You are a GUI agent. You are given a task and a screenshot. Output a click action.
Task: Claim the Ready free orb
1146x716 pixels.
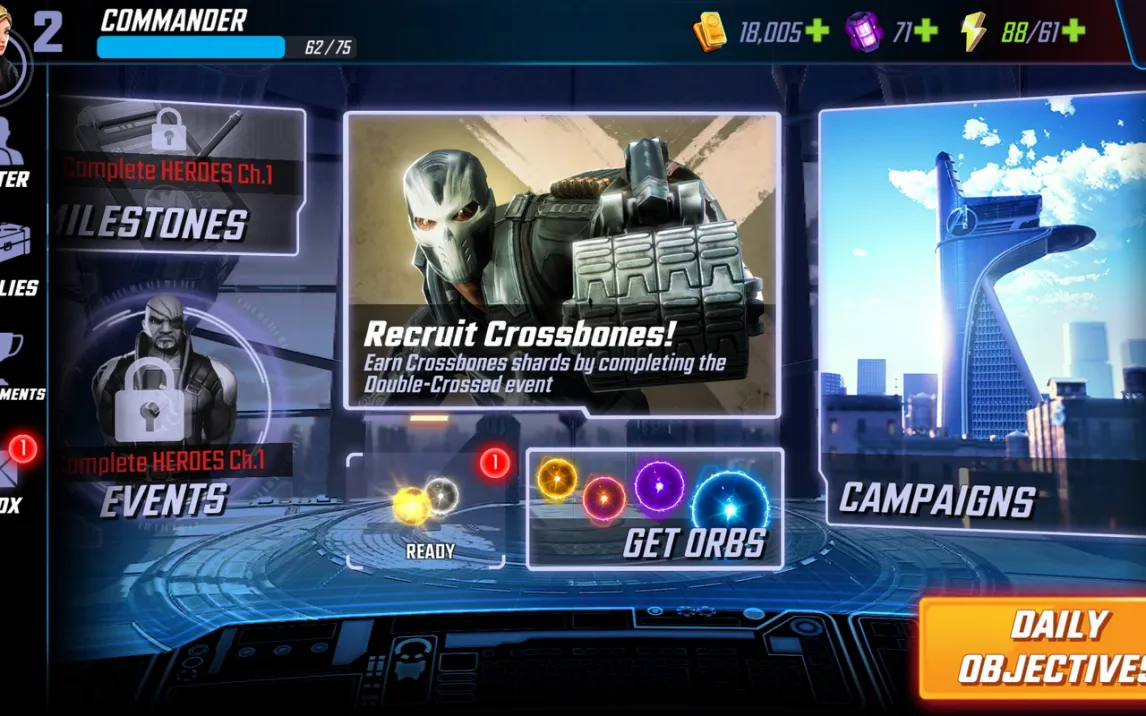[427, 510]
